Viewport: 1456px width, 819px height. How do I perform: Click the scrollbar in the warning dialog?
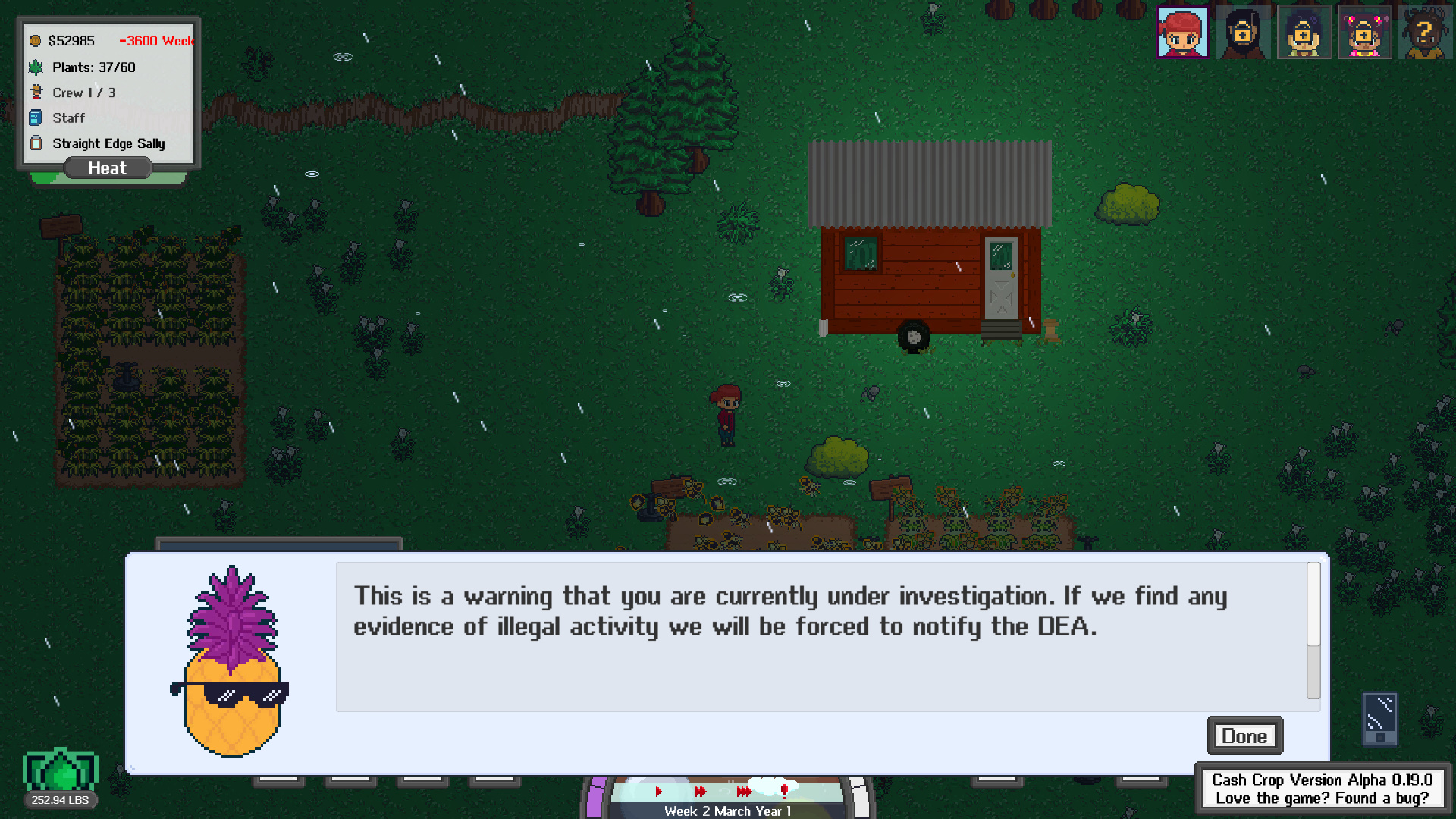[x=1313, y=629]
